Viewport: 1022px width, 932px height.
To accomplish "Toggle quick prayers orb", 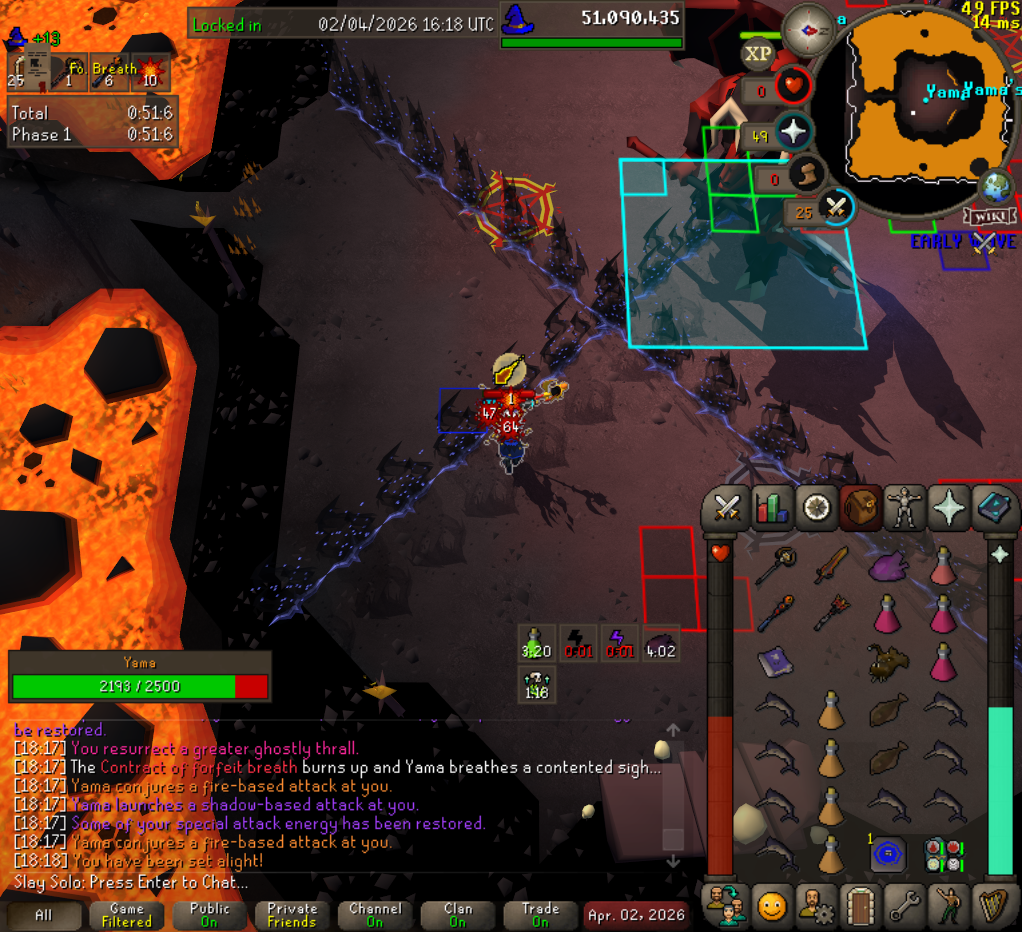I will 793,132.
